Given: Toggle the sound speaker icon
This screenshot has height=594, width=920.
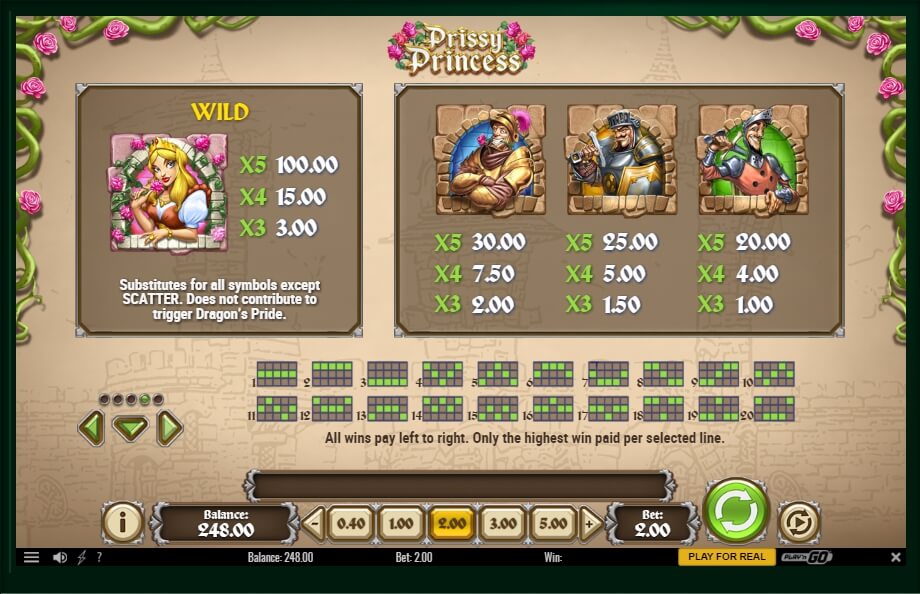Looking at the screenshot, I should [59, 557].
